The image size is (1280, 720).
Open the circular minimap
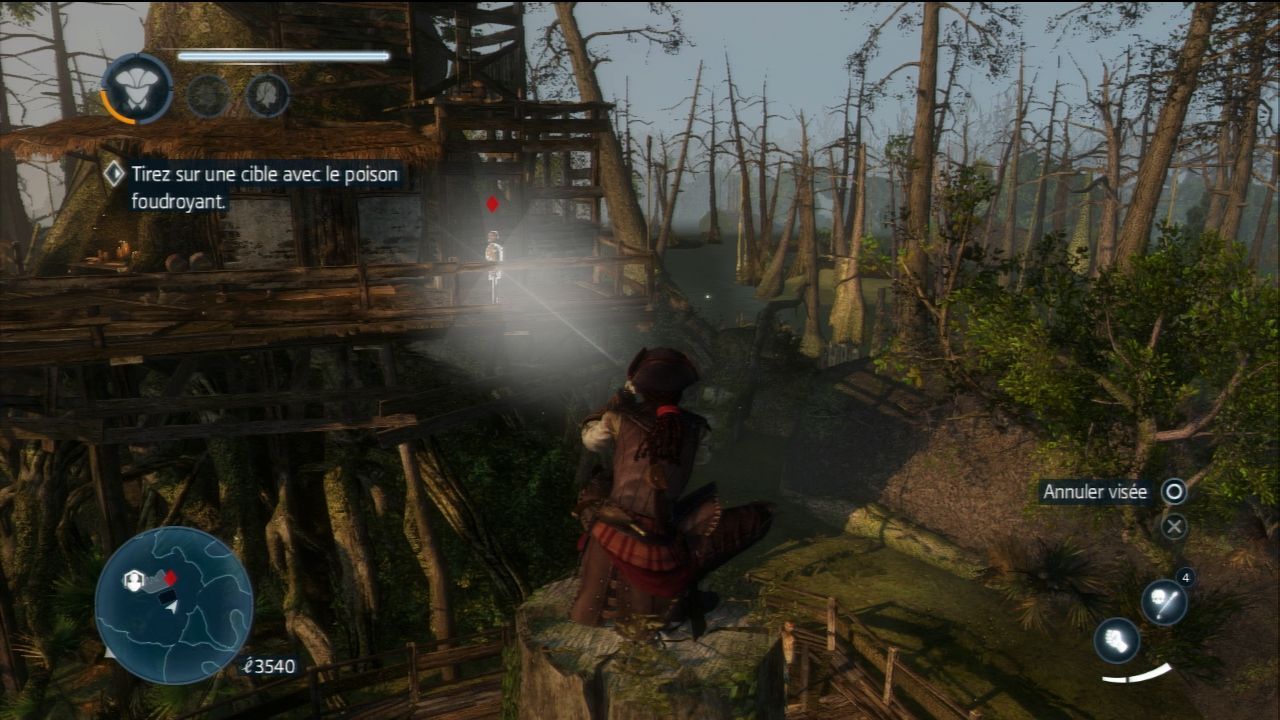click(x=174, y=605)
